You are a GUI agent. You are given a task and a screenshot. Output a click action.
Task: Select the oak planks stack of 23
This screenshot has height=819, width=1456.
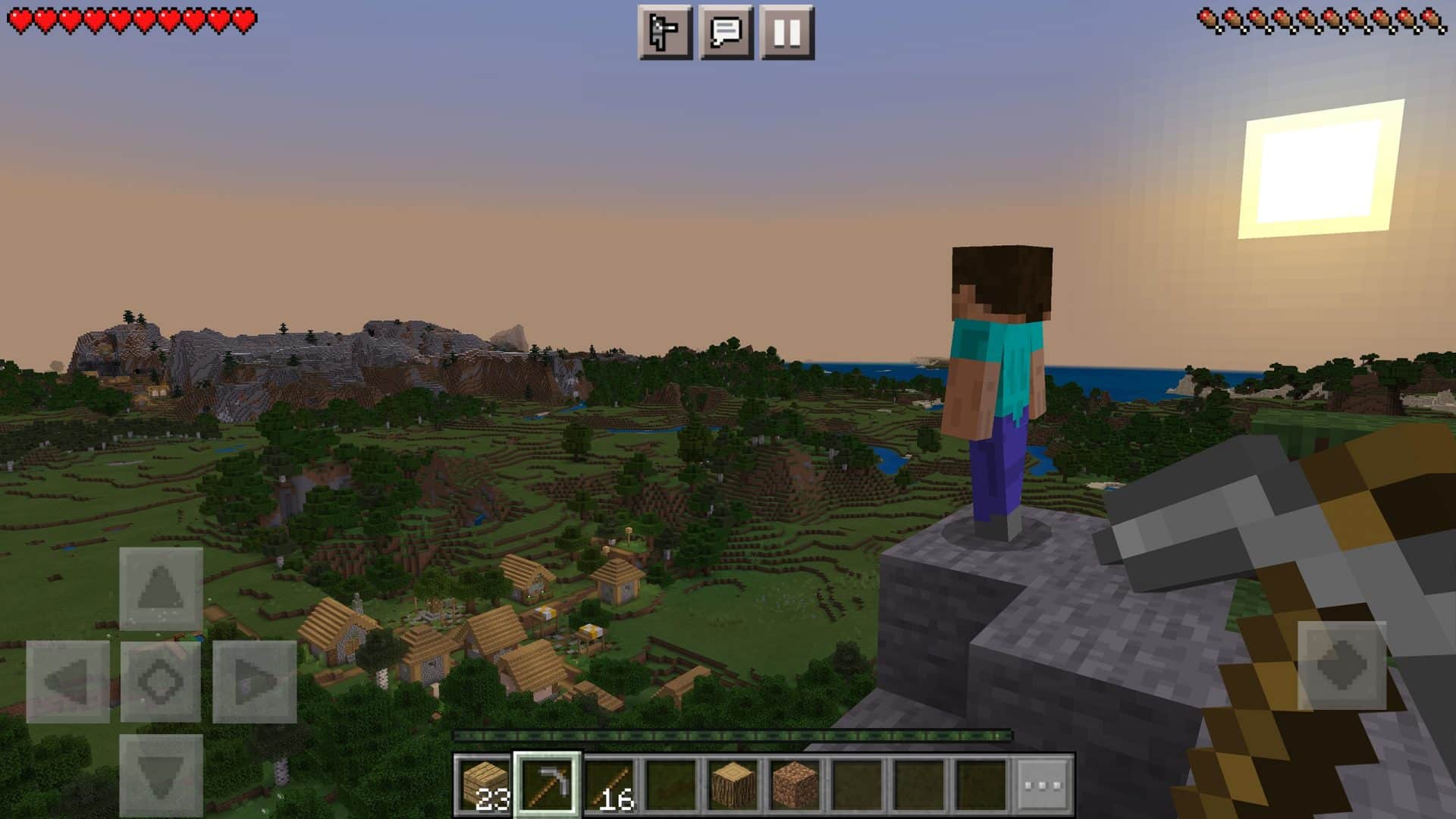point(484,785)
